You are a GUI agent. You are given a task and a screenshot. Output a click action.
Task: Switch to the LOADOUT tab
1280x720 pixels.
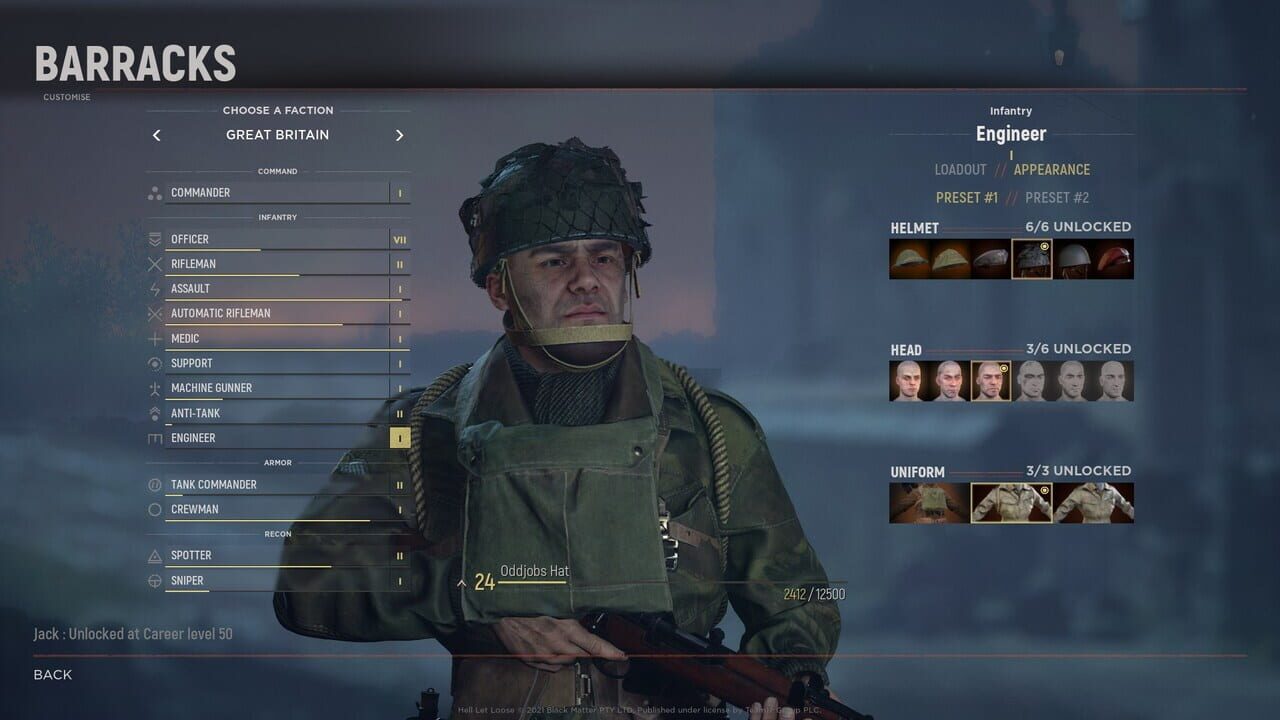(x=961, y=169)
